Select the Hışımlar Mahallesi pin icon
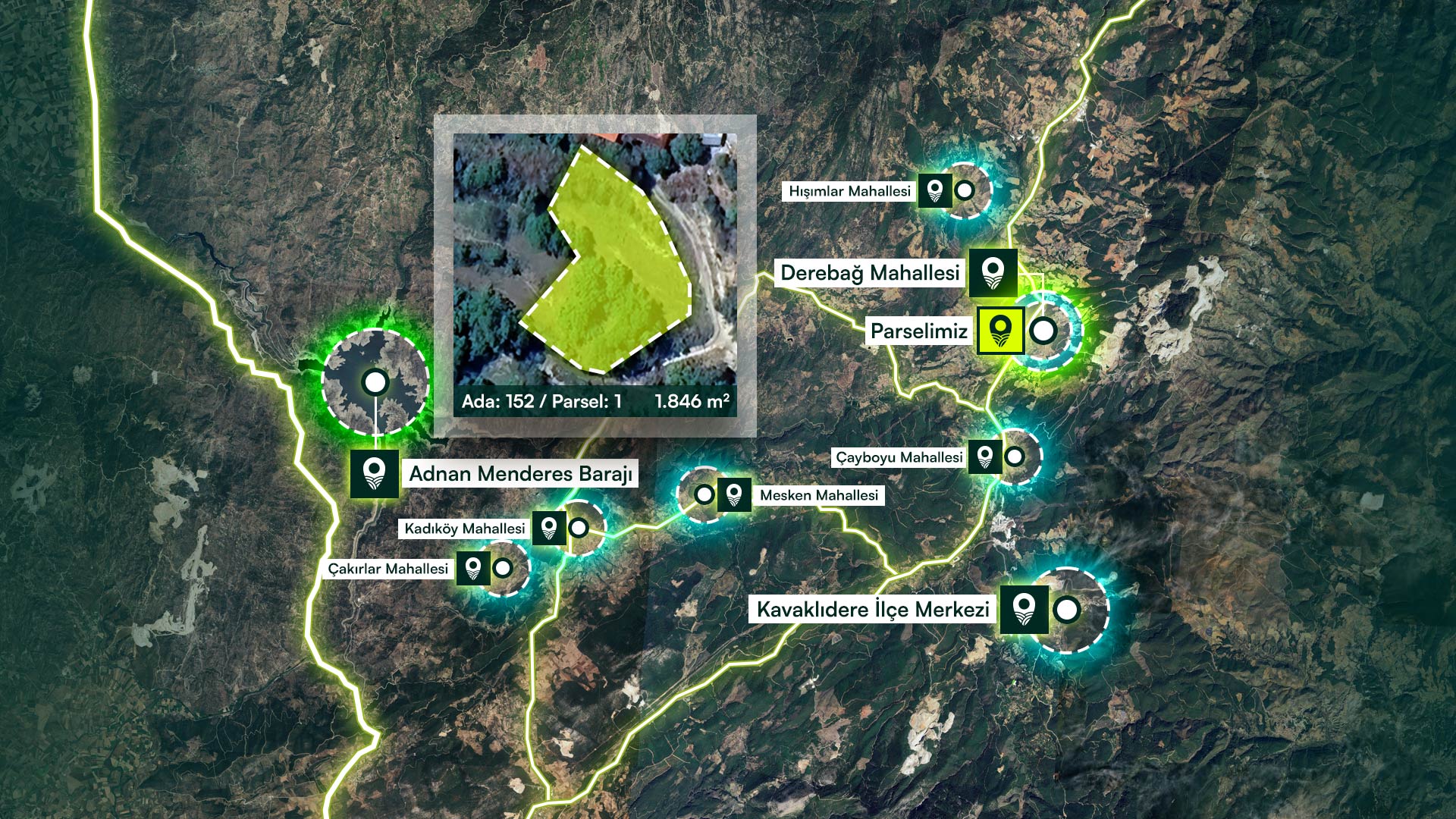 tap(935, 190)
